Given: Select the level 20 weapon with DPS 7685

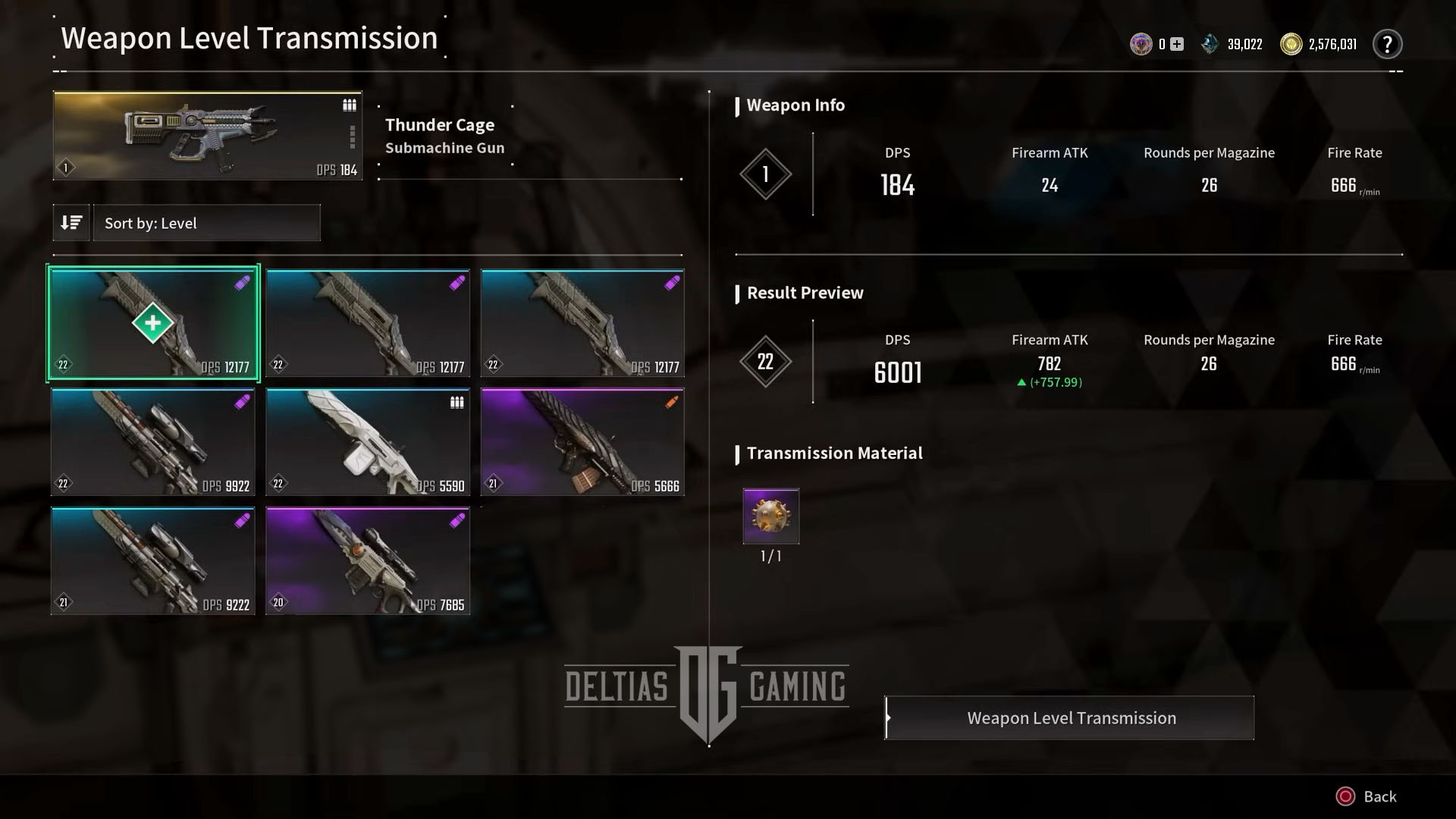Looking at the screenshot, I should pyautogui.click(x=368, y=561).
